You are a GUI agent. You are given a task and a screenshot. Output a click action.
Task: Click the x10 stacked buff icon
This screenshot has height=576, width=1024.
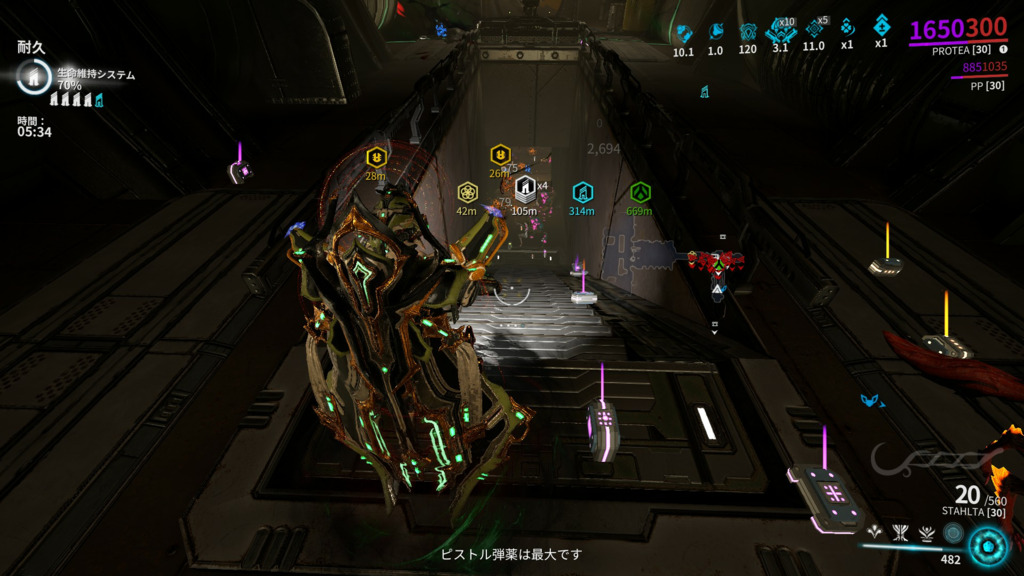pos(779,31)
